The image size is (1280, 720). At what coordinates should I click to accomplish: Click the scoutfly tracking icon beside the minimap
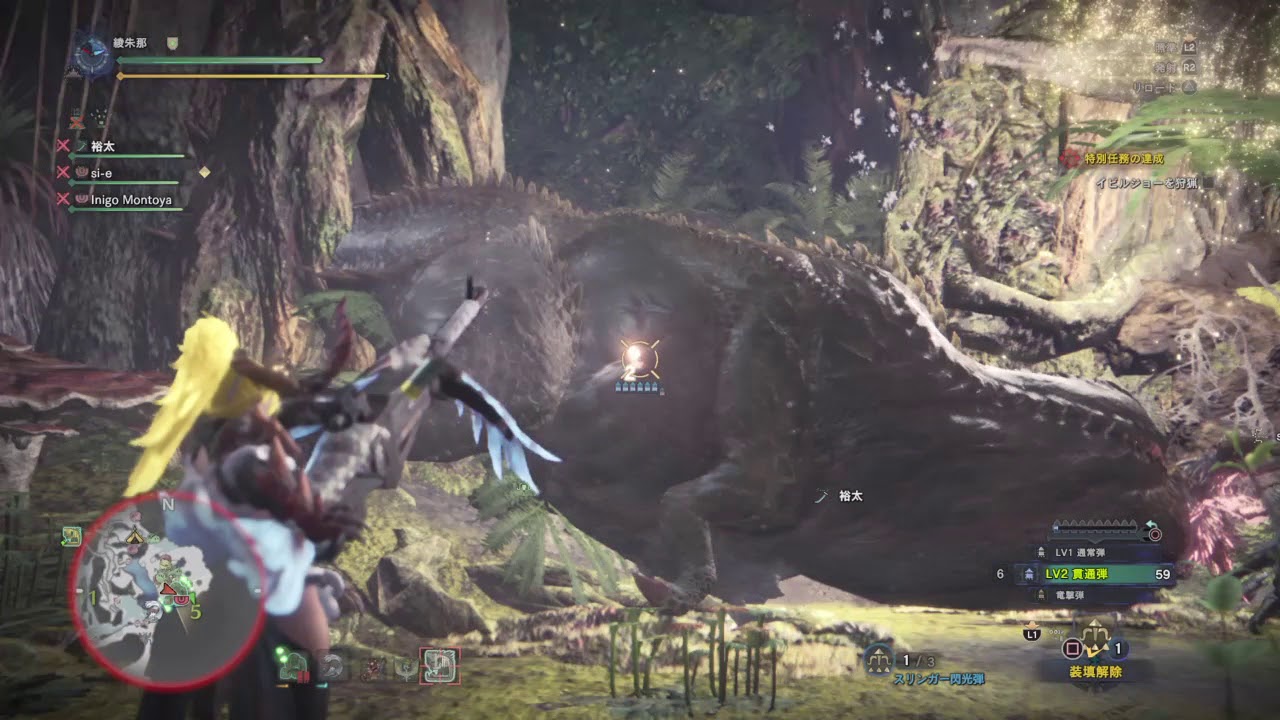pyautogui.click(x=71, y=537)
